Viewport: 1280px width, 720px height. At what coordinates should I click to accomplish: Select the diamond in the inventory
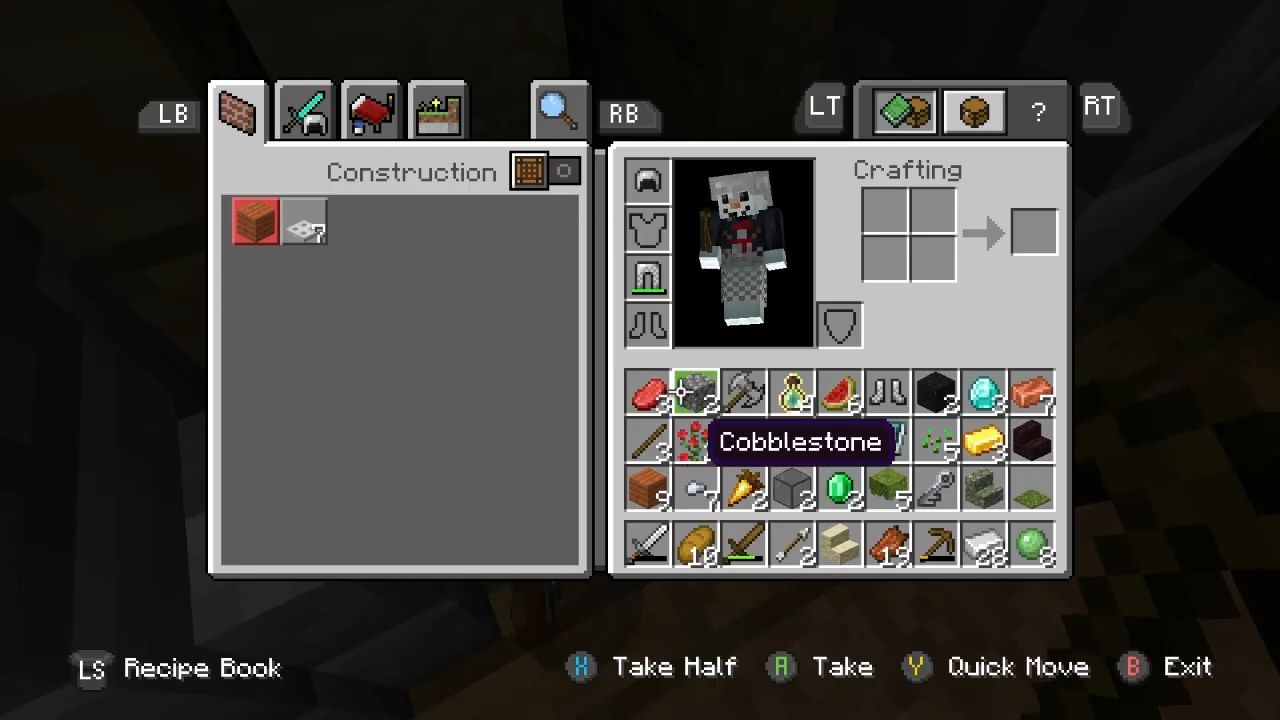click(984, 394)
